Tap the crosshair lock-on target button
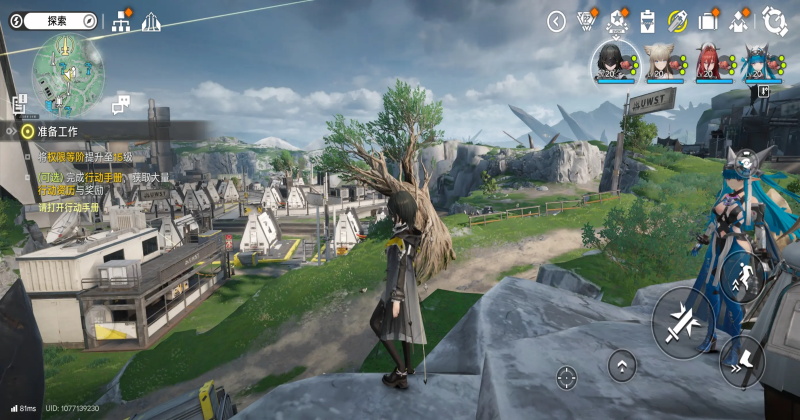This screenshot has width=800, height=420. pos(566,377)
